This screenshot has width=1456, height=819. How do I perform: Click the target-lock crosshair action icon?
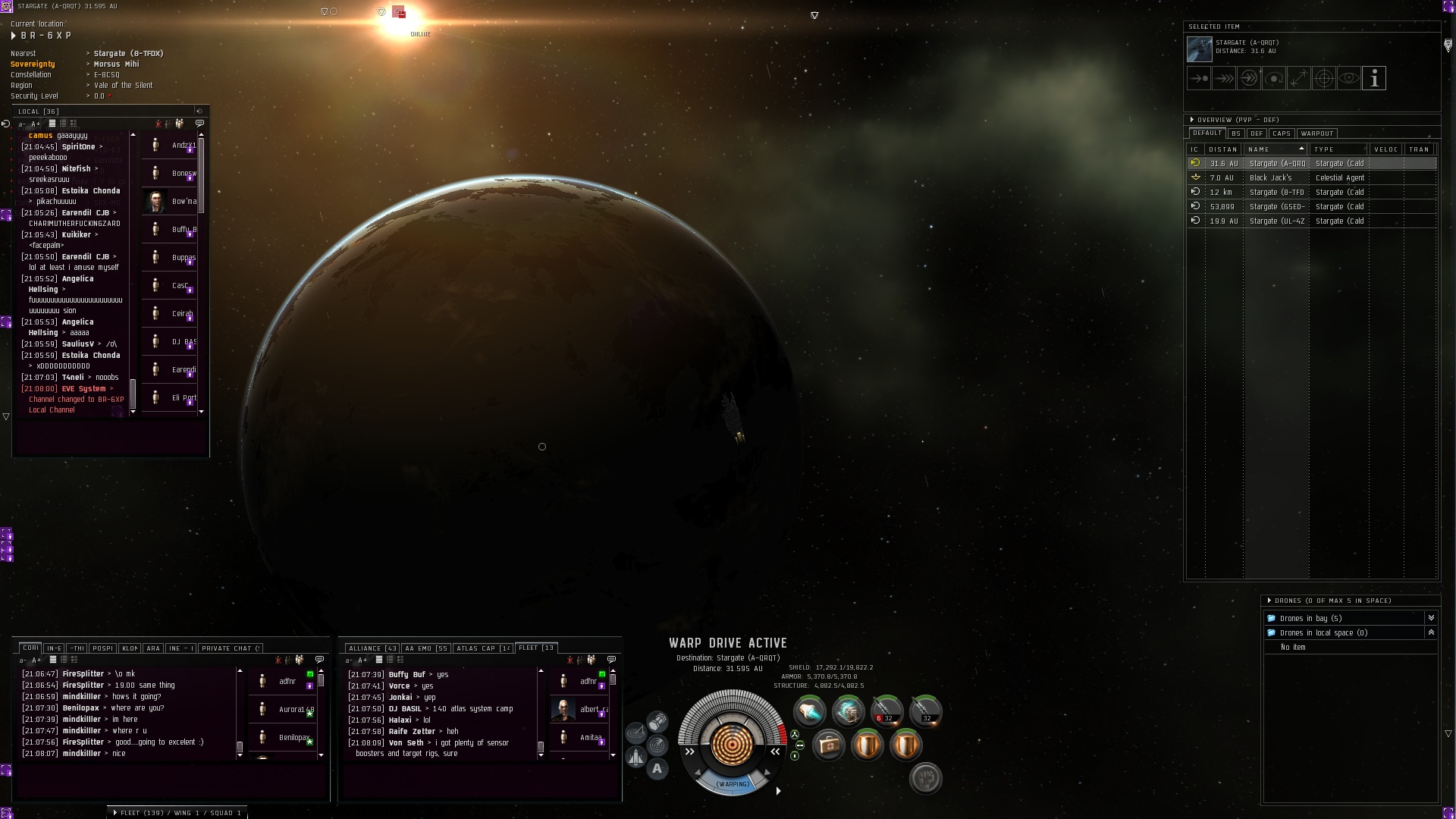click(1323, 78)
